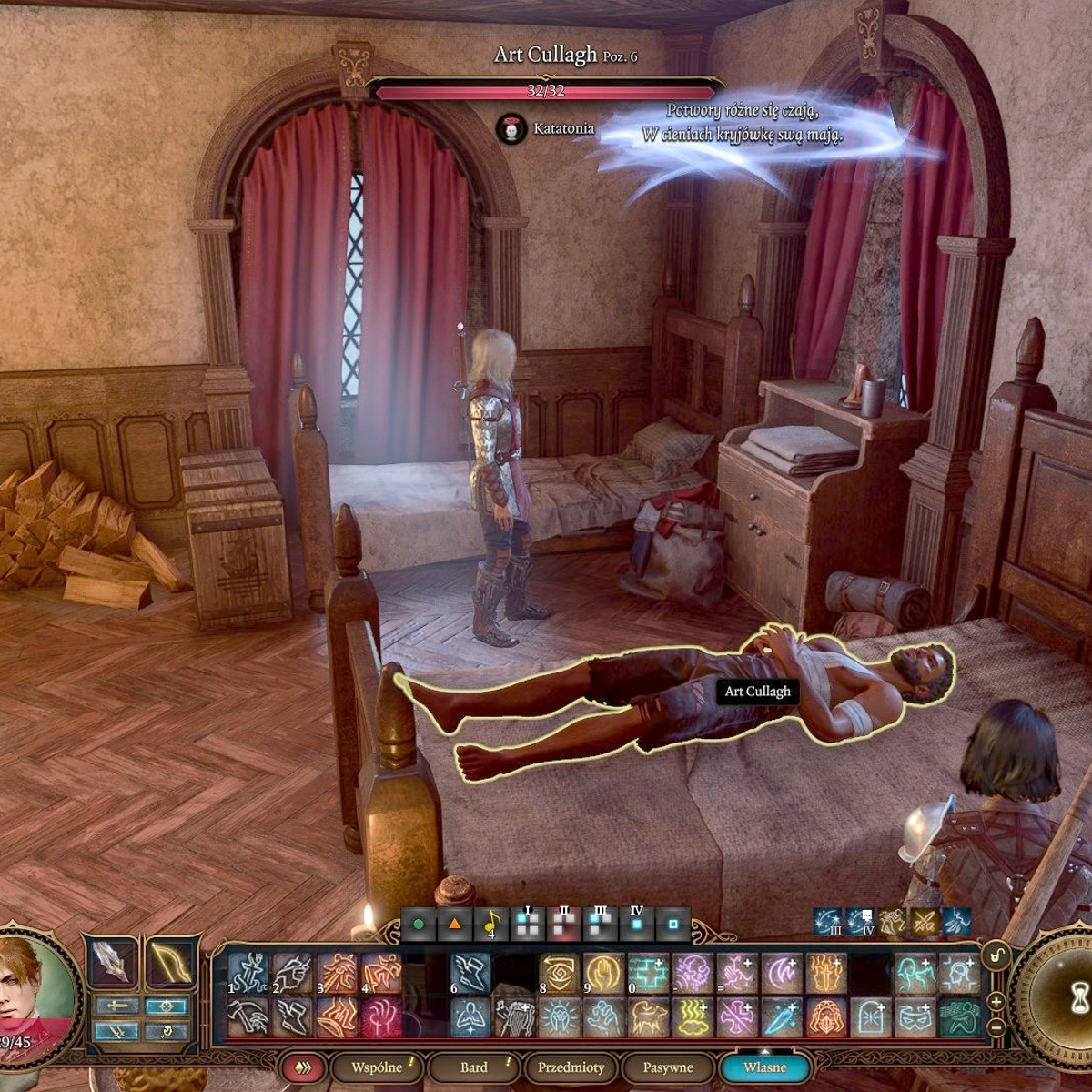Viewport: 1092px width, 1092px height.
Task: Click the hourglass end turn button
Action: coord(1079,1000)
